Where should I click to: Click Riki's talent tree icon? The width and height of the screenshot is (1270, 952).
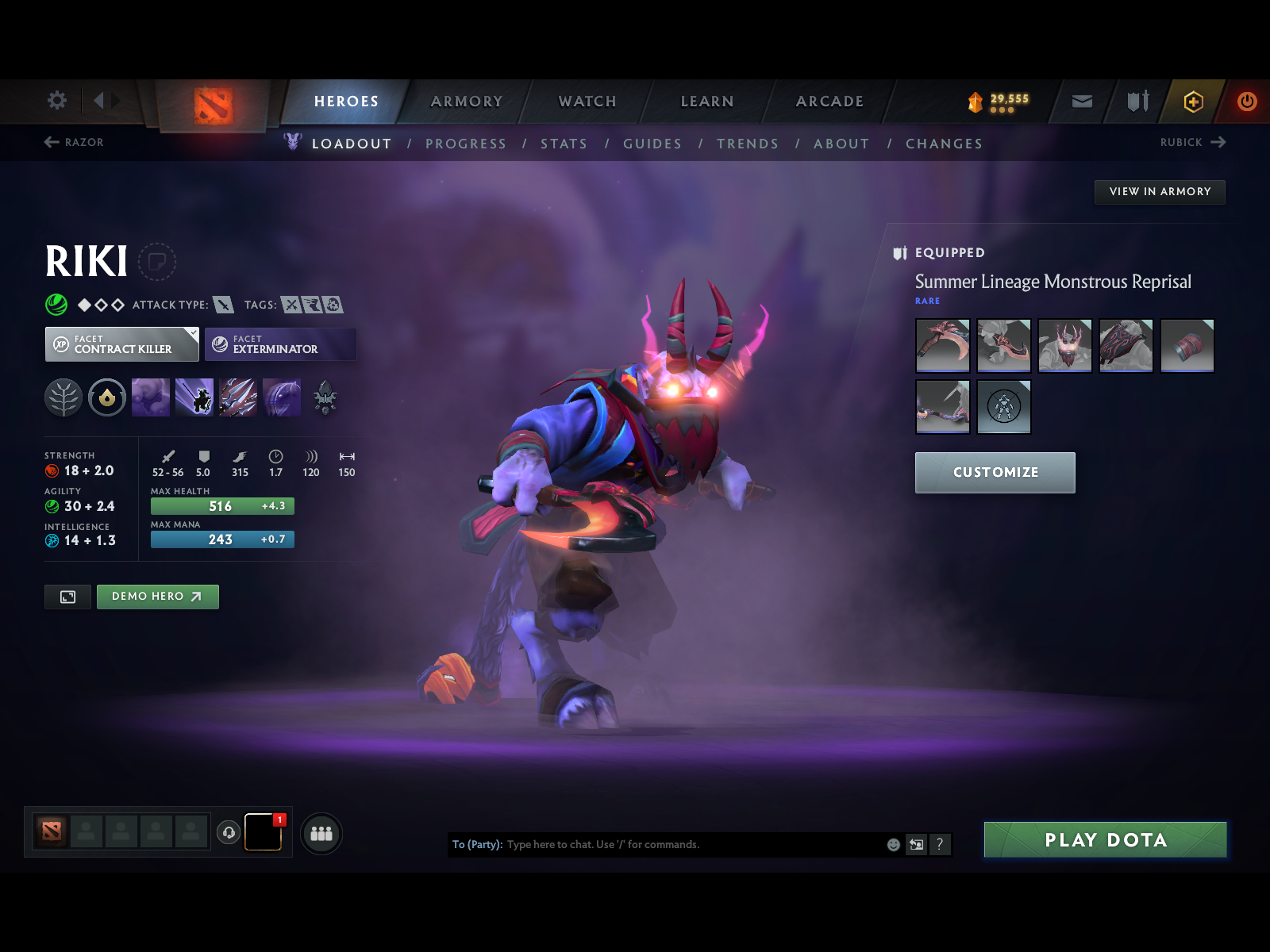pos(63,398)
